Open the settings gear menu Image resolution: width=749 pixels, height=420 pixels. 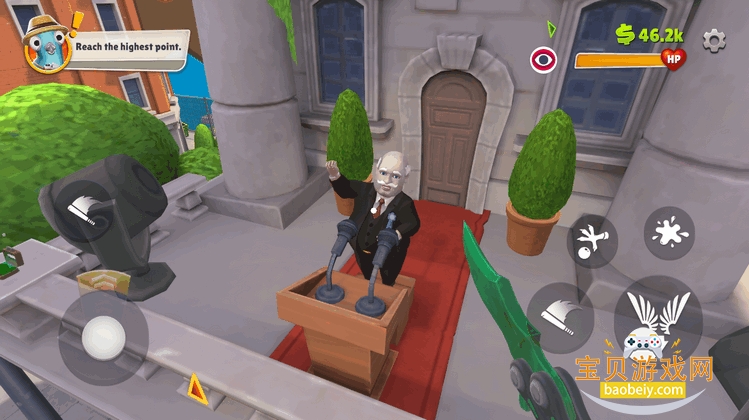tap(713, 40)
